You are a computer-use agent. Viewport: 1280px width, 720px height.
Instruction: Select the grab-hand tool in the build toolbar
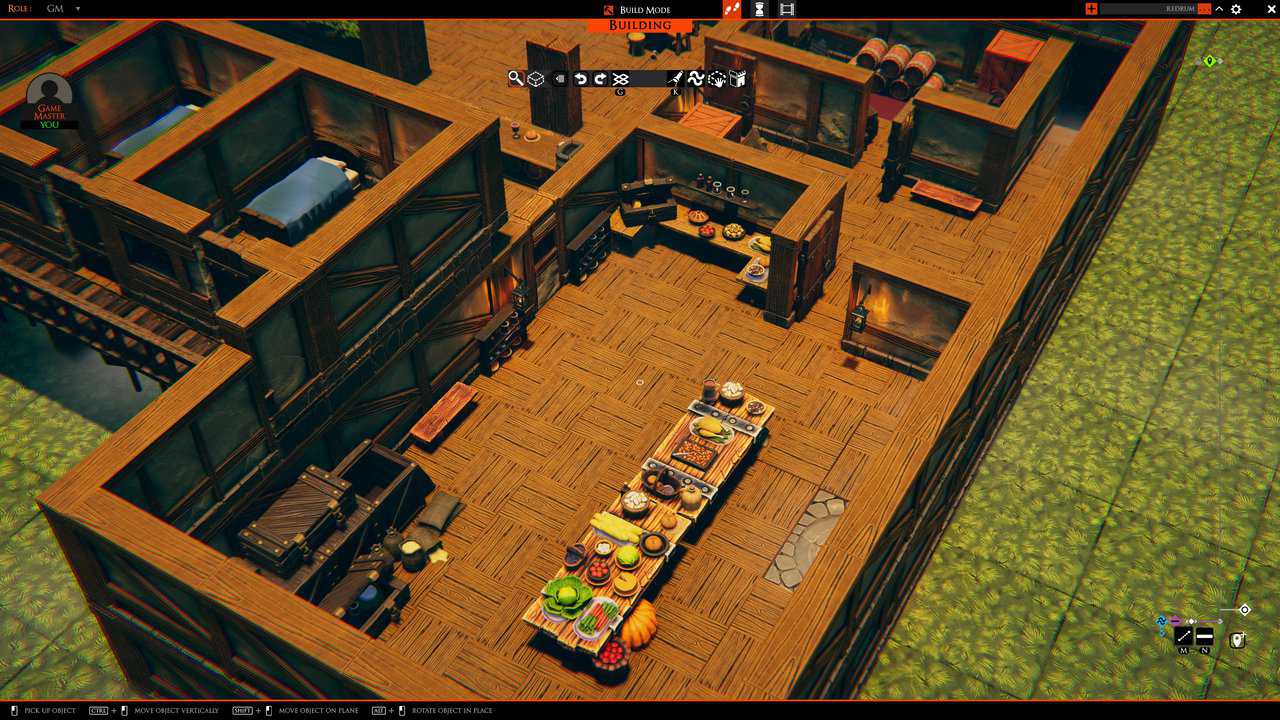717,78
